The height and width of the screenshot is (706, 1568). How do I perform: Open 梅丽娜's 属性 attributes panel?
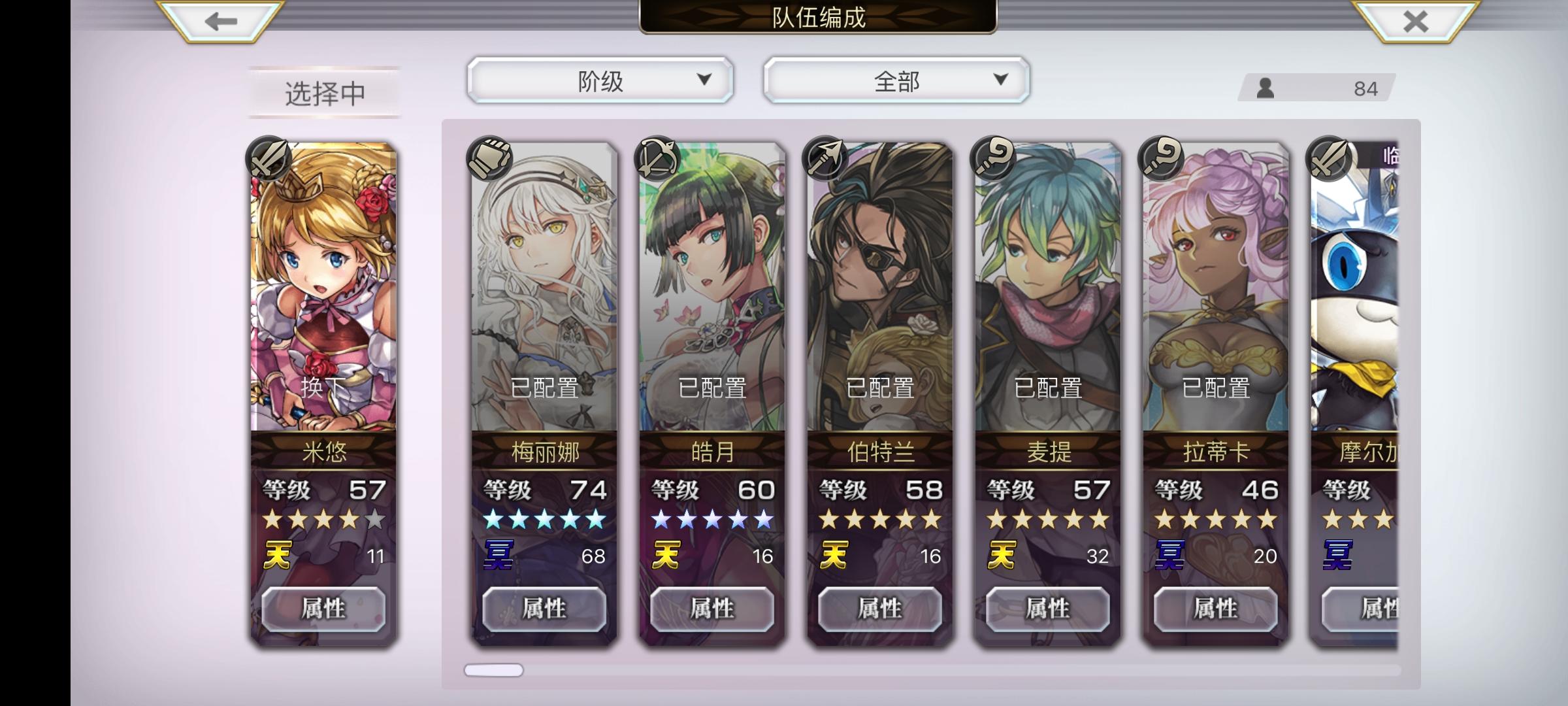pos(545,608)
